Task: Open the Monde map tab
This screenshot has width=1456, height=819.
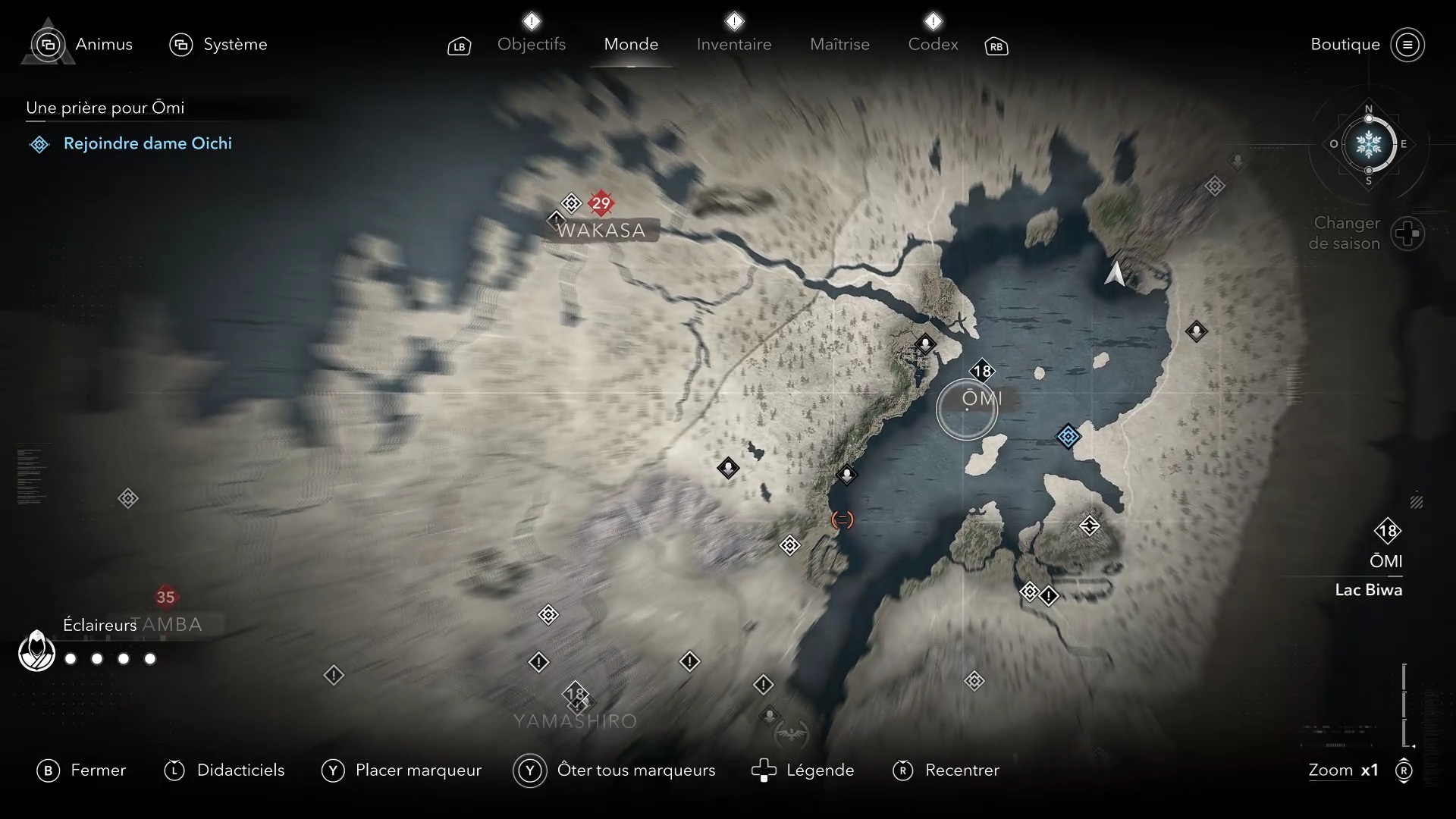Action: pos(631,44)
